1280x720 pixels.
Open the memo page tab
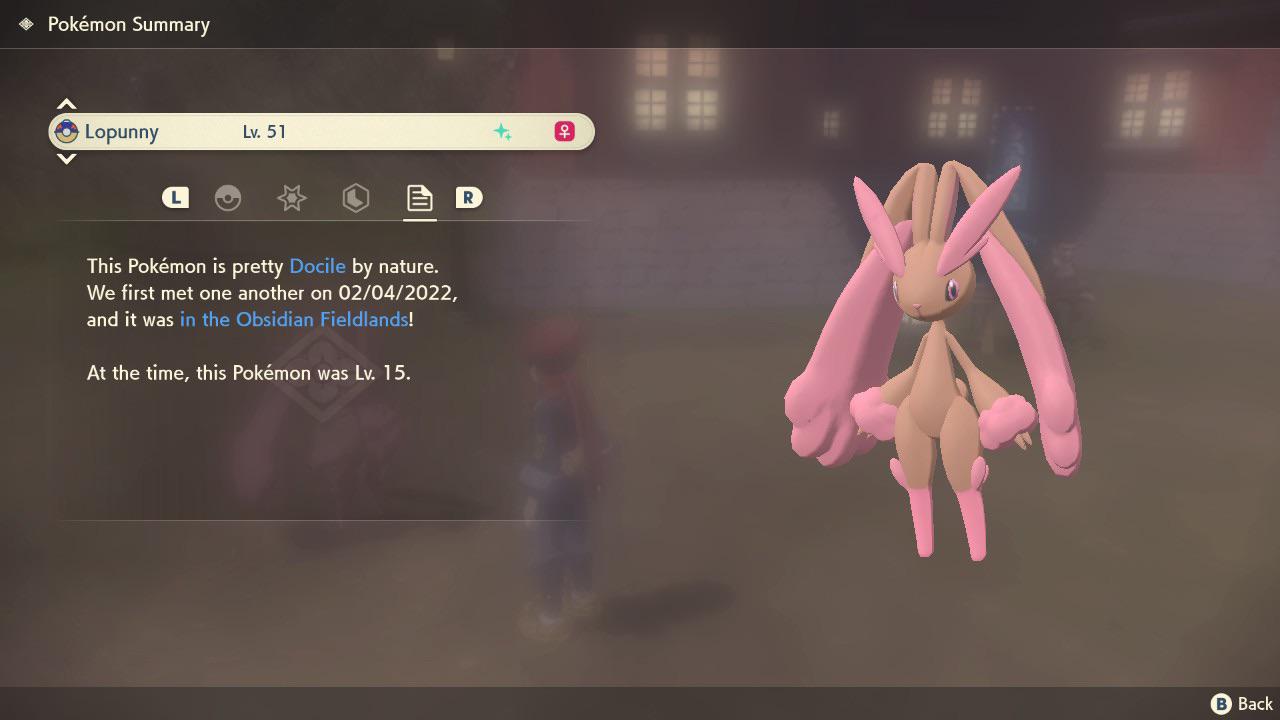tap(419, 198)
